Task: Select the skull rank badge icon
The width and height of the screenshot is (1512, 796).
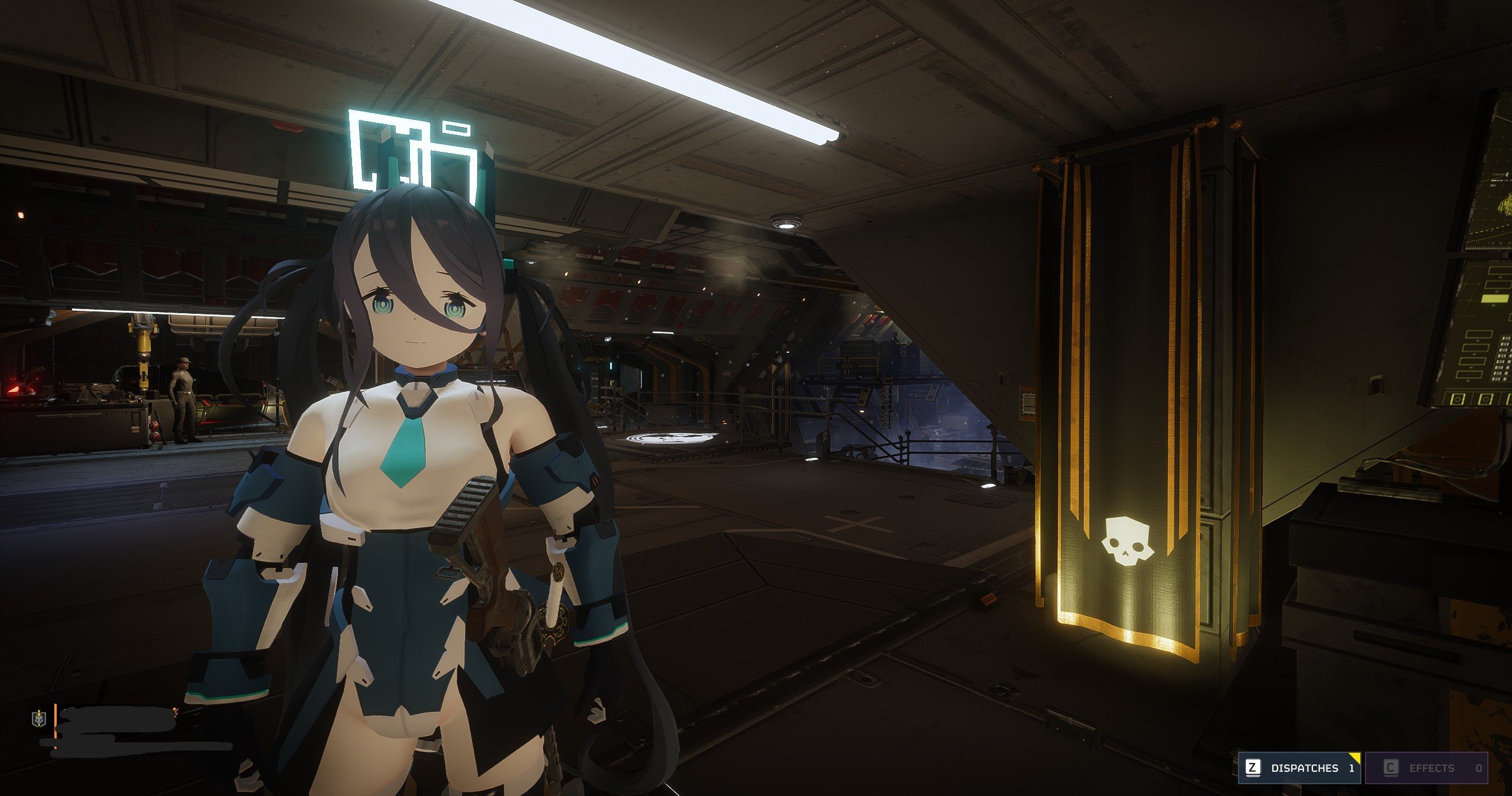Action: point(38,719)
